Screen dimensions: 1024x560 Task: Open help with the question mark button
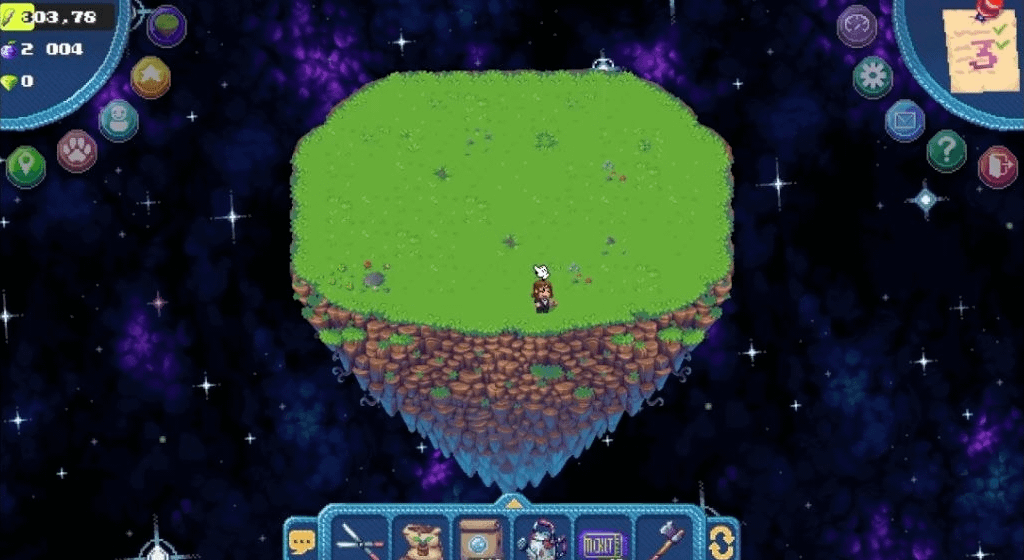[x=946, y=151]
